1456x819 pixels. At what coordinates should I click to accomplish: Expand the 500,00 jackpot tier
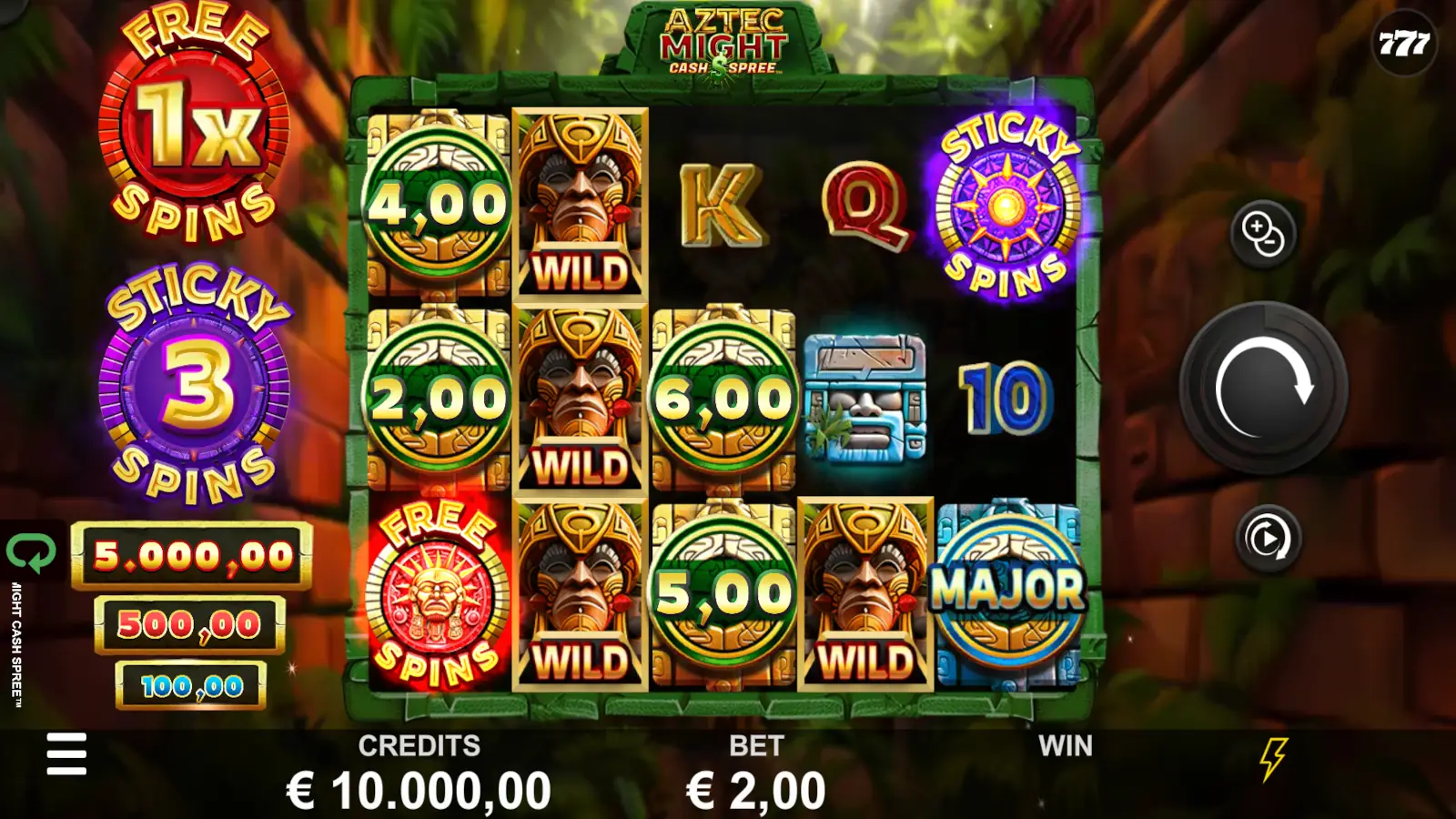pos(191,626)
